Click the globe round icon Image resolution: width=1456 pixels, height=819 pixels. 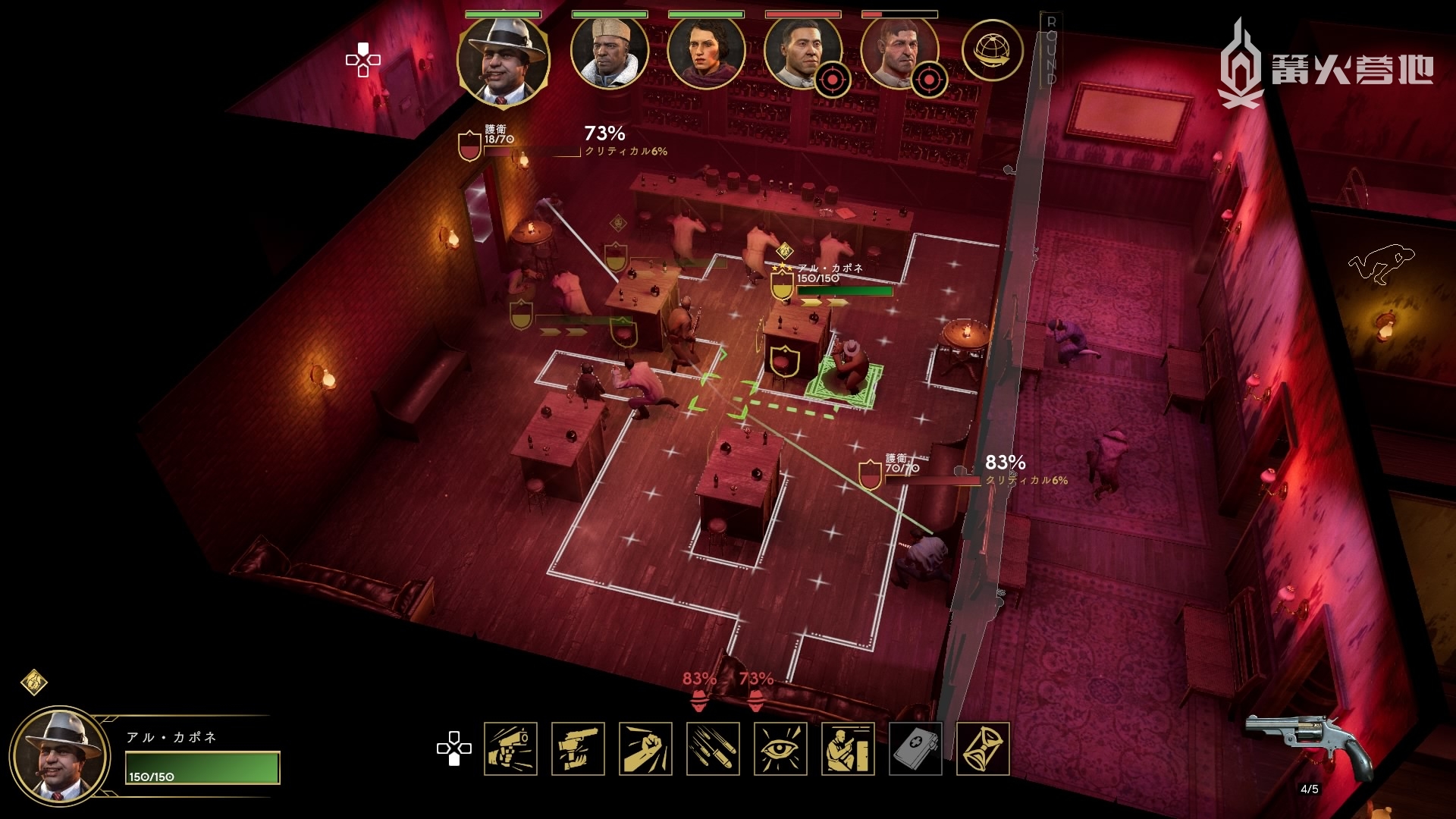[992, 52]
